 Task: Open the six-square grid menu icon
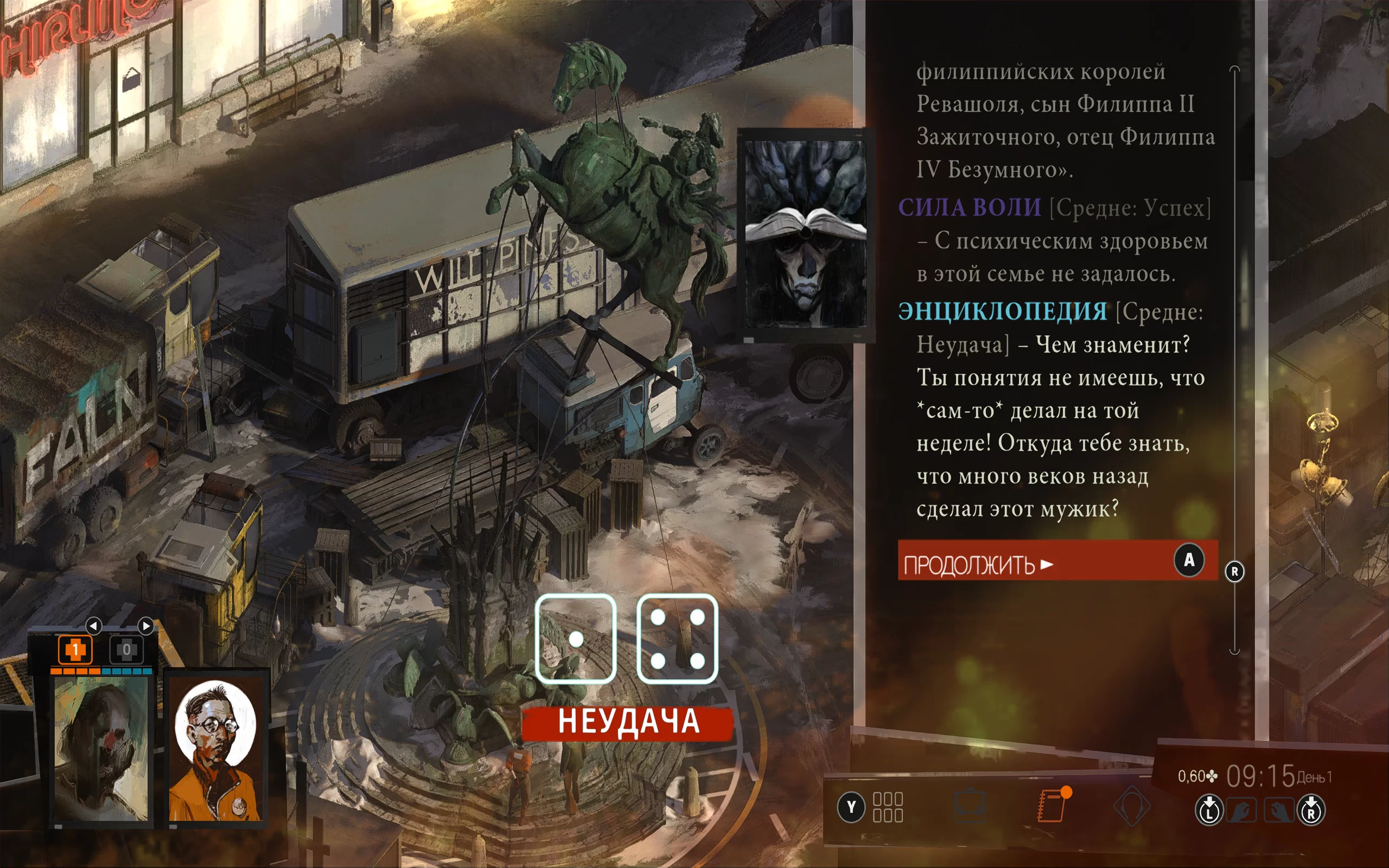pyautogui.click(x=887, y=807)
